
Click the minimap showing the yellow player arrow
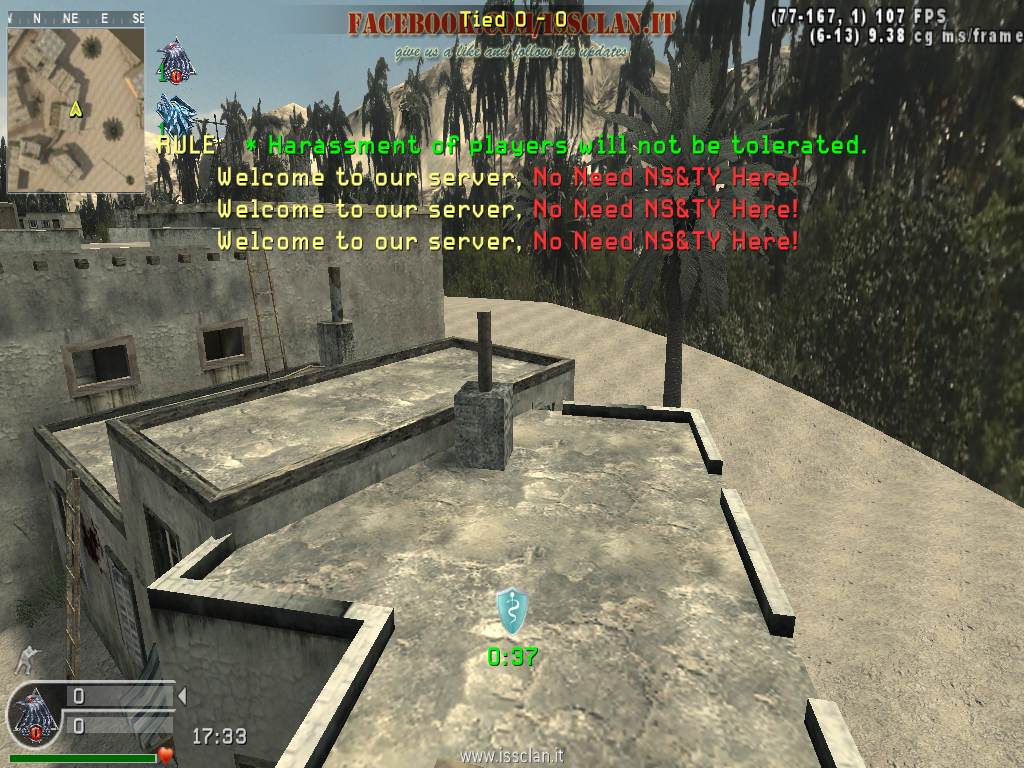(76, 108)
